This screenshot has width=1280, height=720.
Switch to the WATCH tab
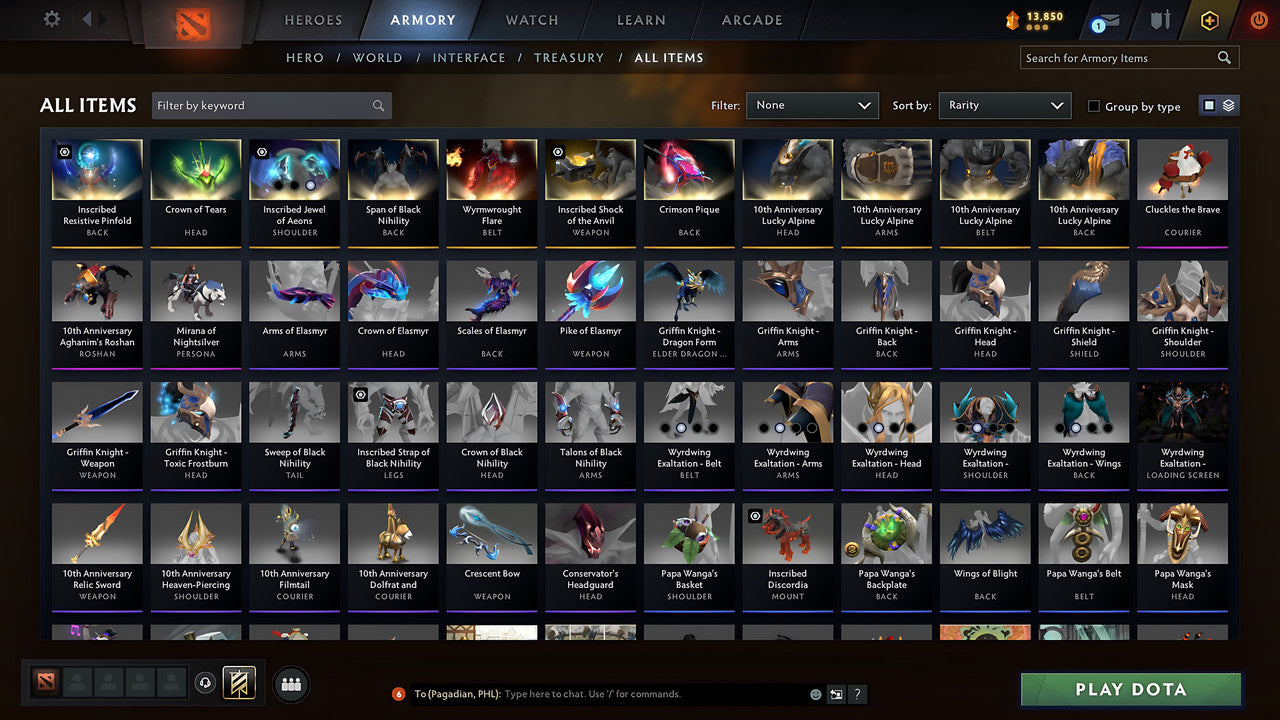531,20
